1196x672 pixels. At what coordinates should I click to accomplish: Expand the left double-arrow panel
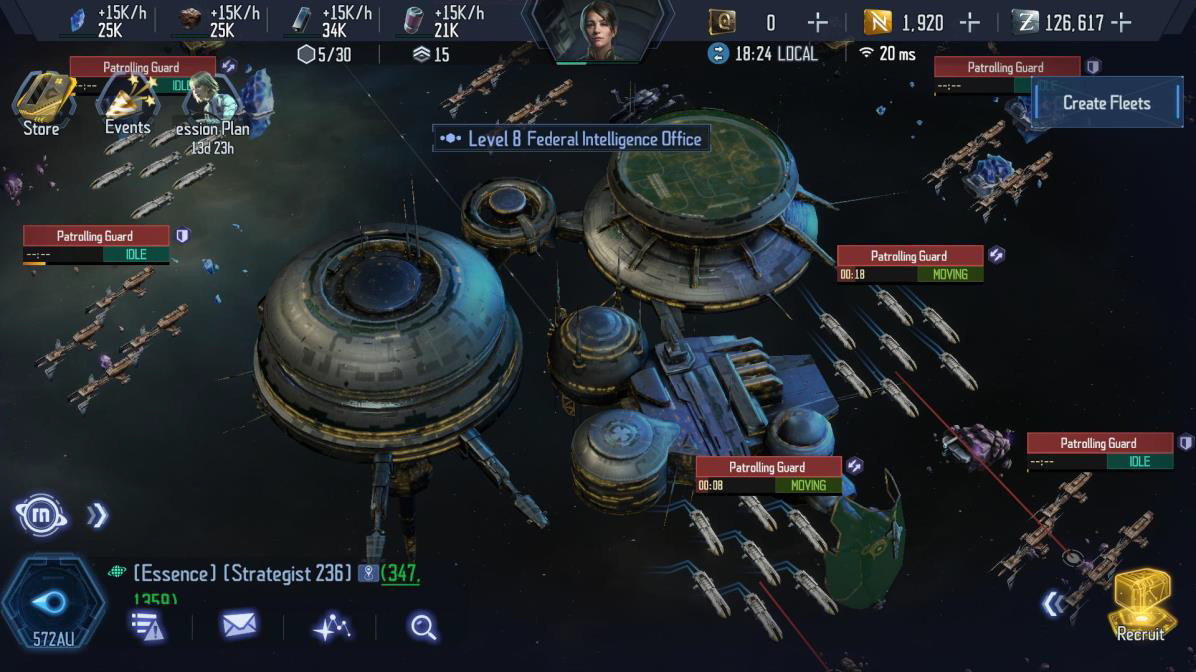[97, 515]
